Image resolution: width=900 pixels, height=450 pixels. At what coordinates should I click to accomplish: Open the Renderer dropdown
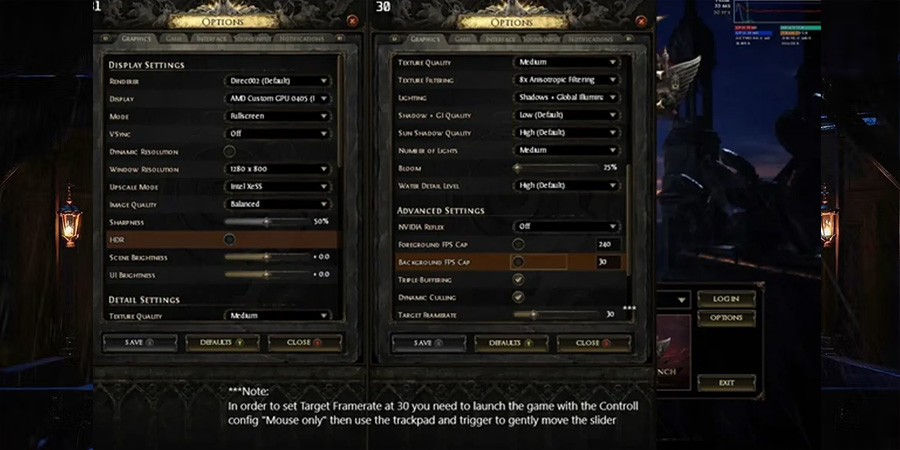pos(277,81)
